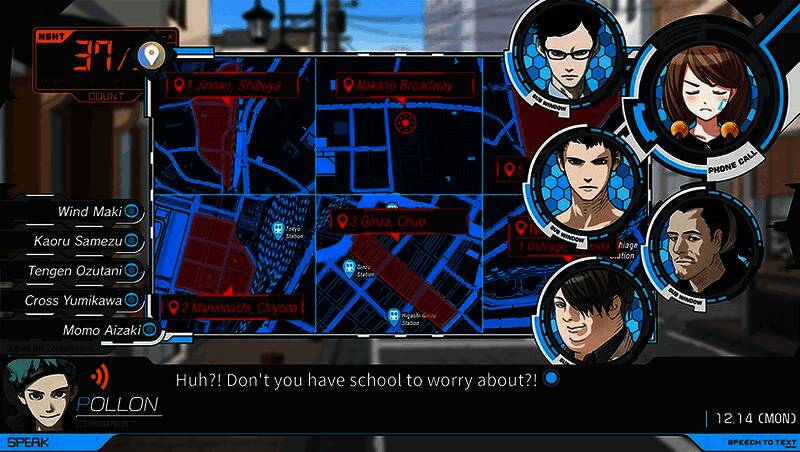
Task: Advance the dialogue using the blue indicator
Action: [550, 380]
